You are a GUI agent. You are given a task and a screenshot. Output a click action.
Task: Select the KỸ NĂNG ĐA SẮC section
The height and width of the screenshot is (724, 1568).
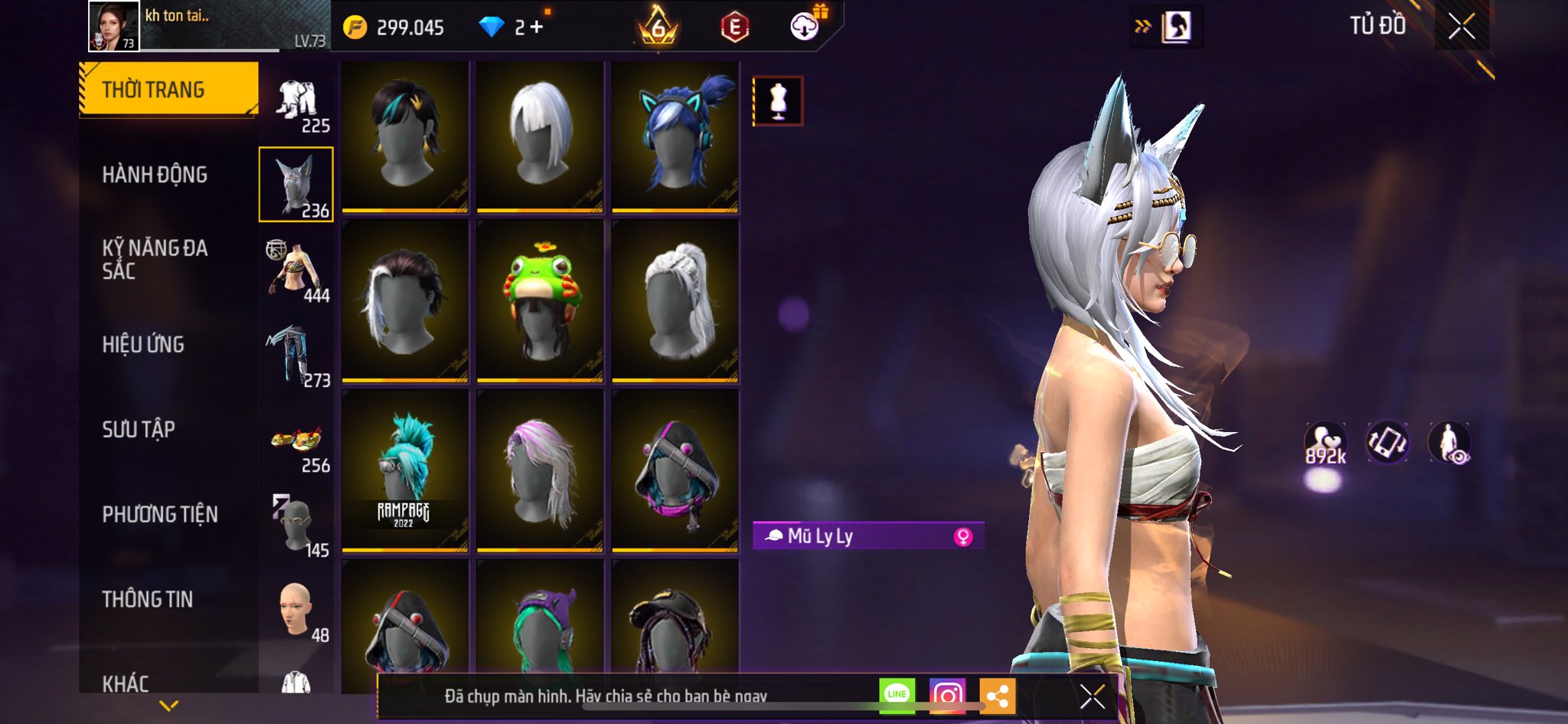[x=155, y=259]
